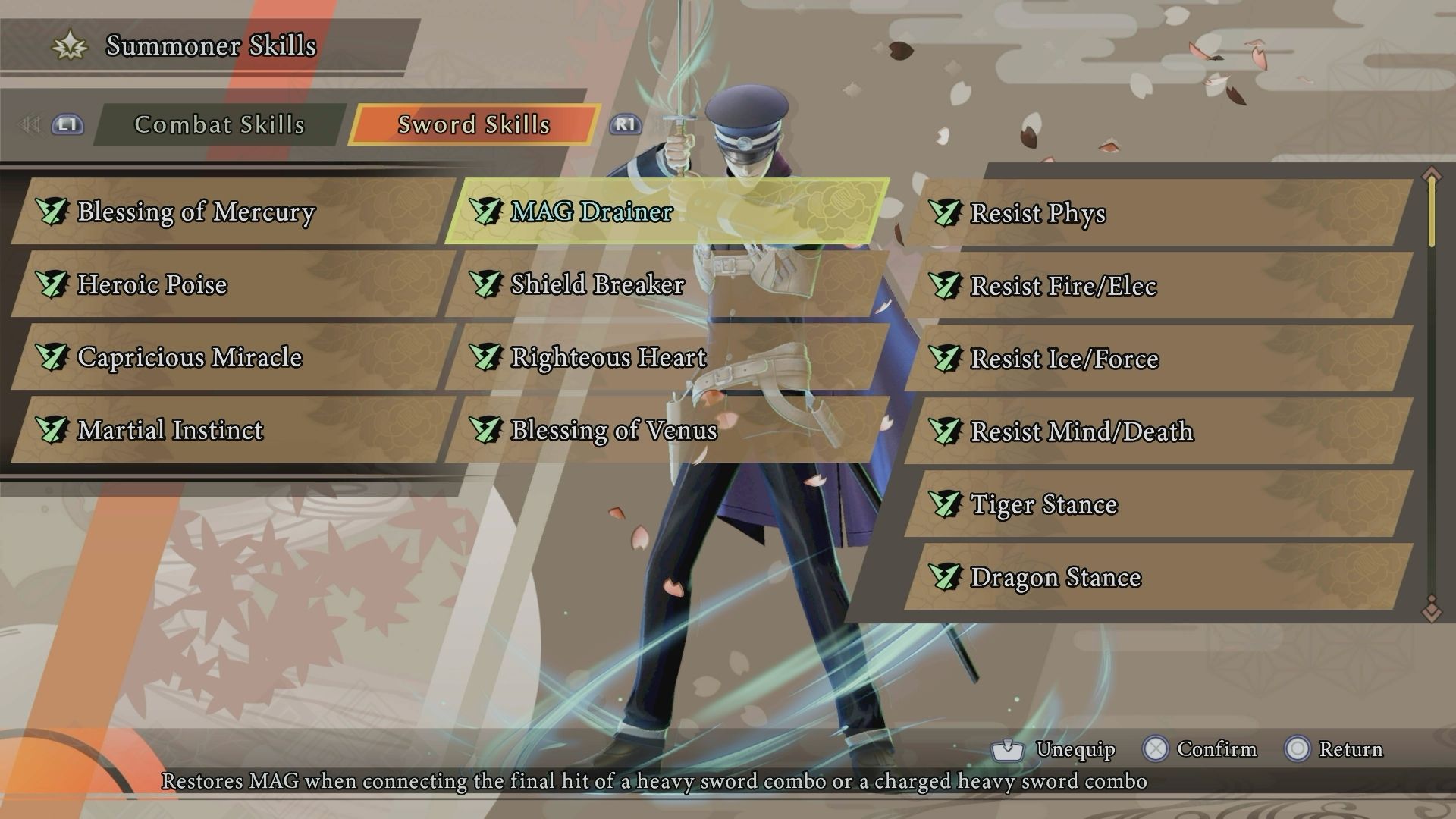The width and height of the screenshot is (1456, 819).
Task: Toggle the Resist Fire/Elec skill equip
Action: (1062, 287)
